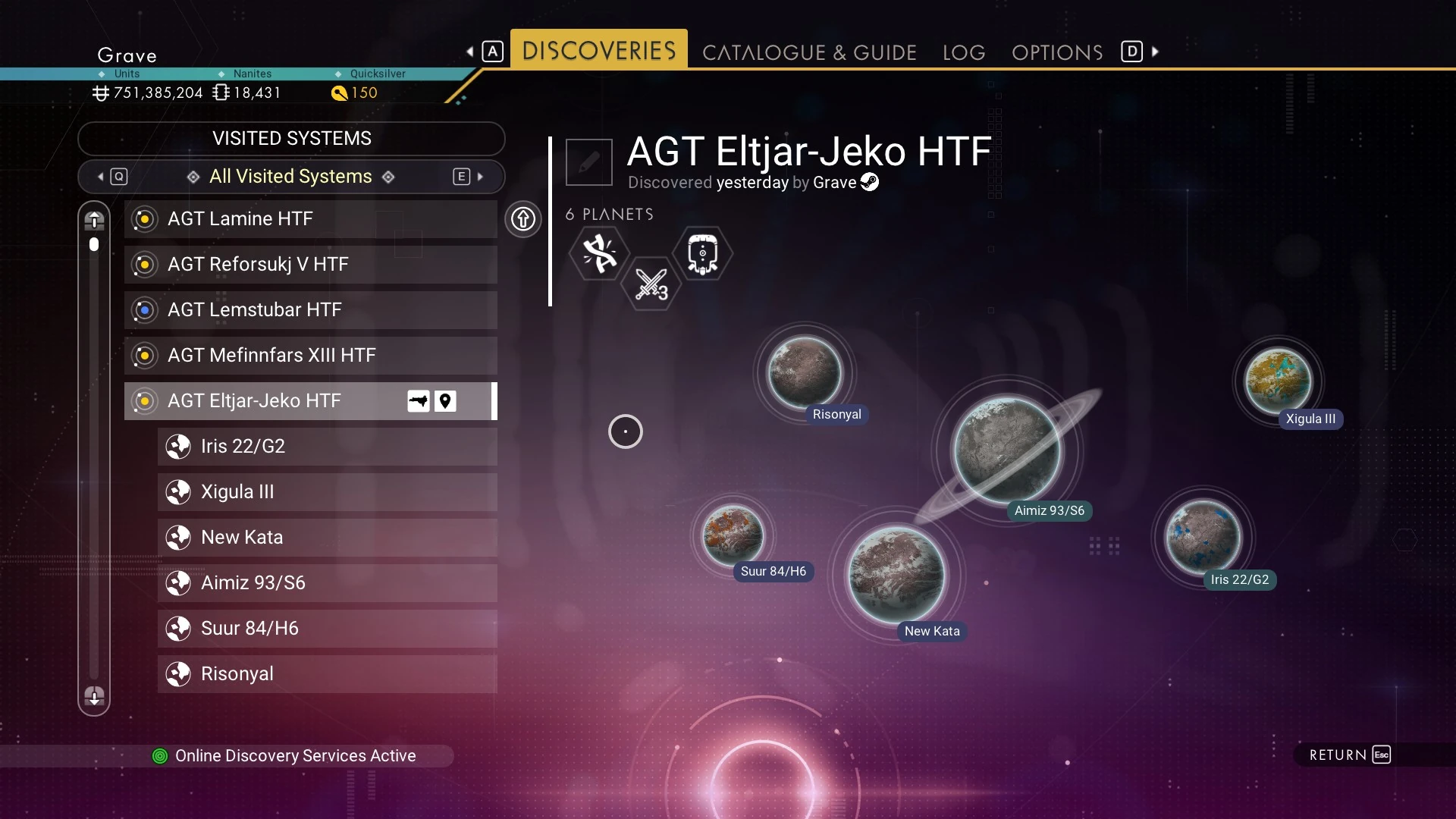Select AGT Lemstubar HTF system
Screen dimensions: 1456x819
tap(310, 310)
